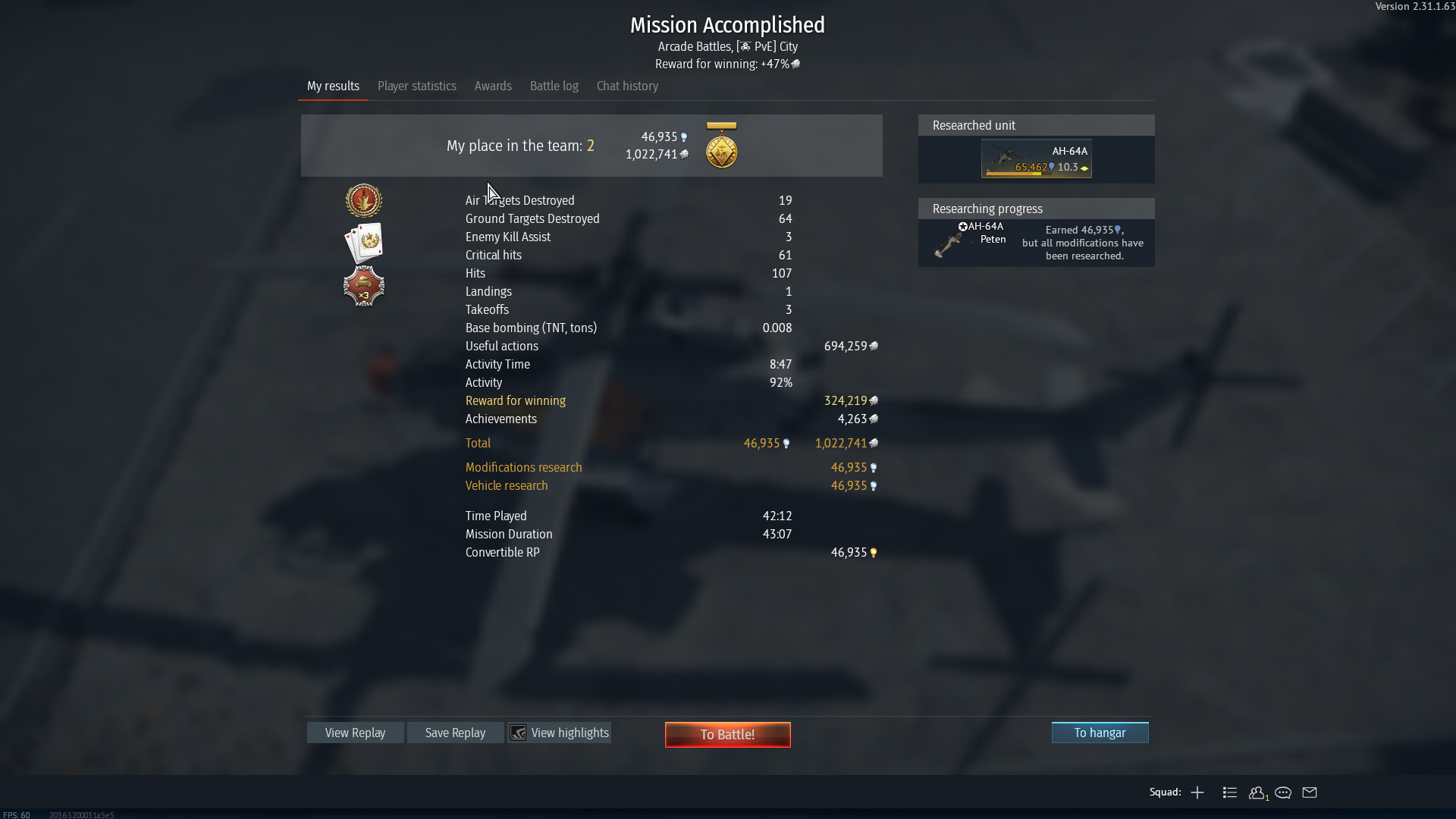
Task: Click the plus icon to invite squad members
Action: [1197, 792]
